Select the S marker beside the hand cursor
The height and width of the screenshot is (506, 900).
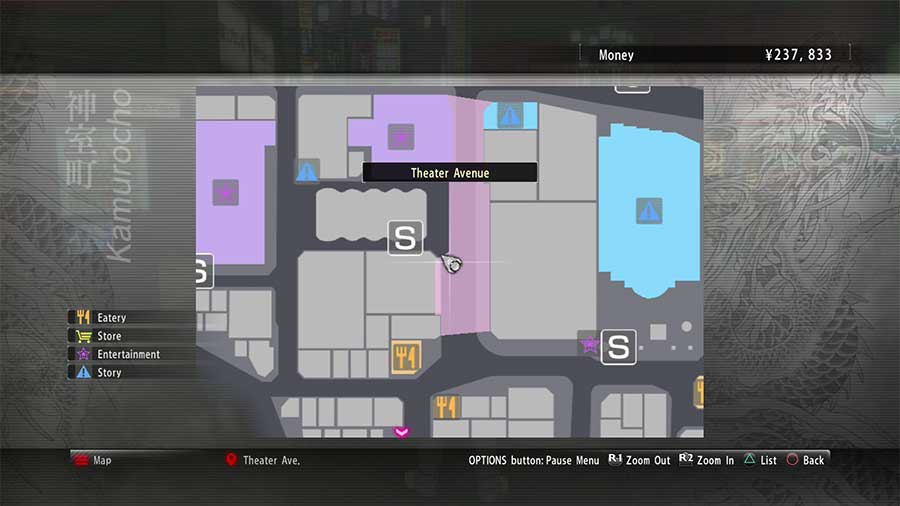[405, 238]
